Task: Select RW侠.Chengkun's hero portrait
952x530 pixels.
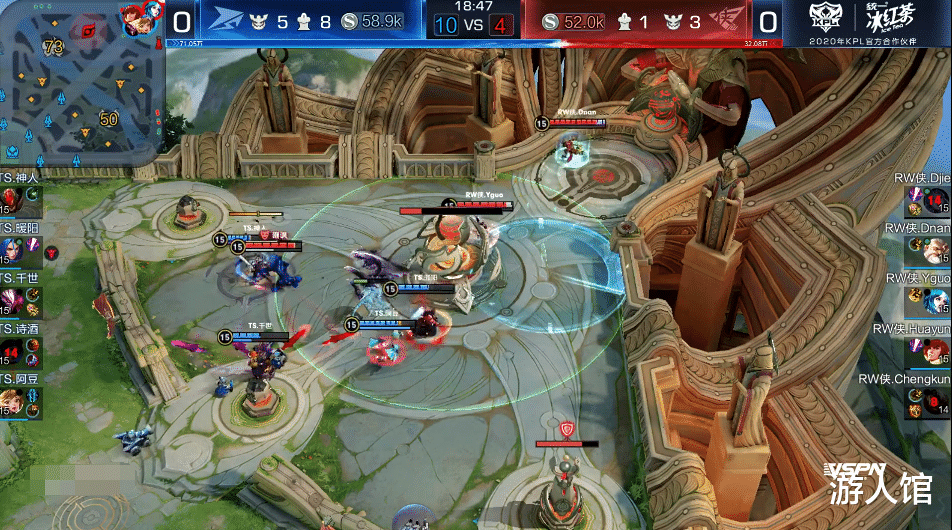Action: pyautogui.click(x=936, y=402)
